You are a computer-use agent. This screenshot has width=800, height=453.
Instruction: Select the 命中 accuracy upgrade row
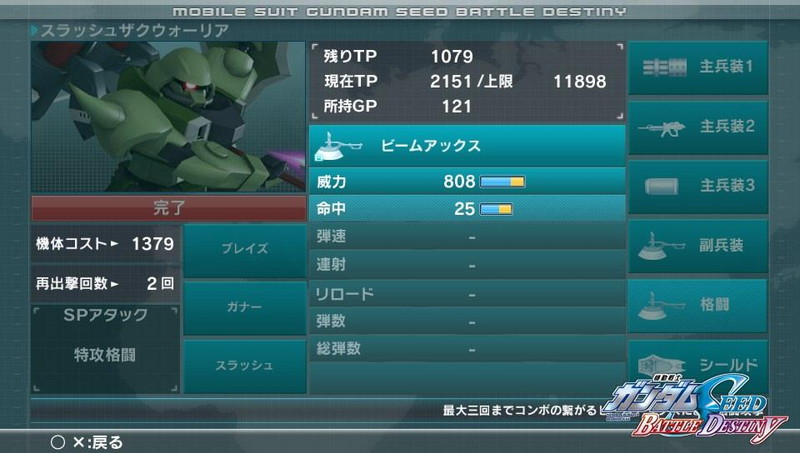pyautogui.click(x=466, y=209)
